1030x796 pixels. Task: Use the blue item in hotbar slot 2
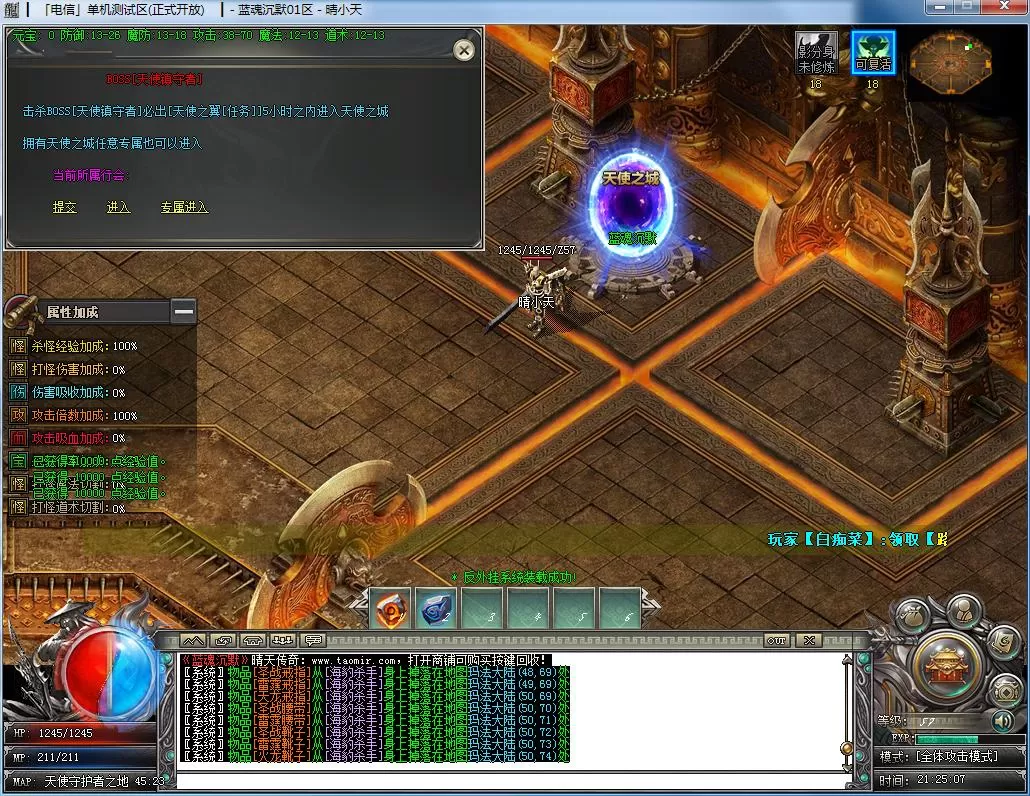pyautogui.click(x=436, y=608)
